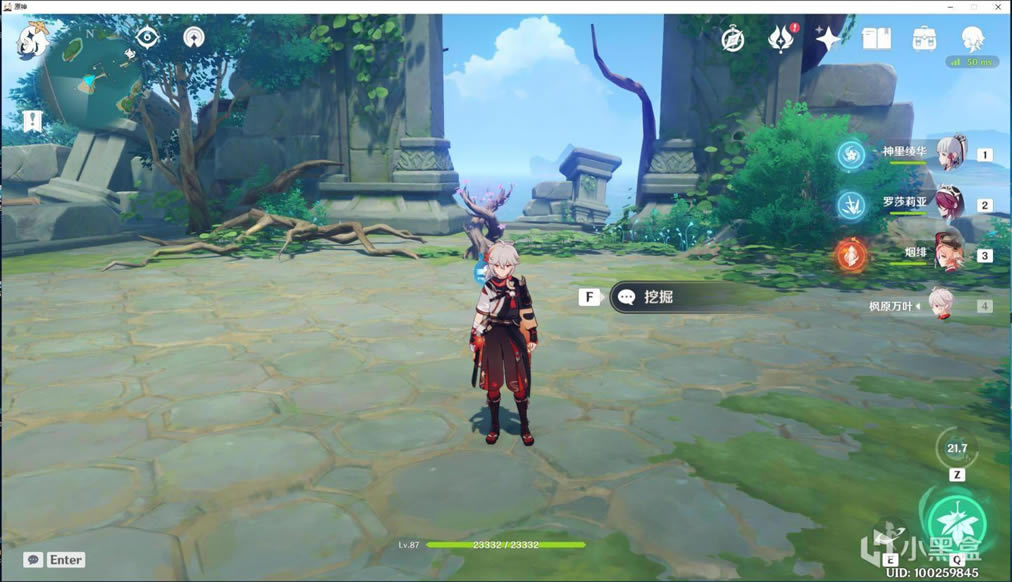The width and height of the screenshot is (1012, 582).
Task: Click the eye-shaped icon beside the minimap
Action: pos(148,38)
